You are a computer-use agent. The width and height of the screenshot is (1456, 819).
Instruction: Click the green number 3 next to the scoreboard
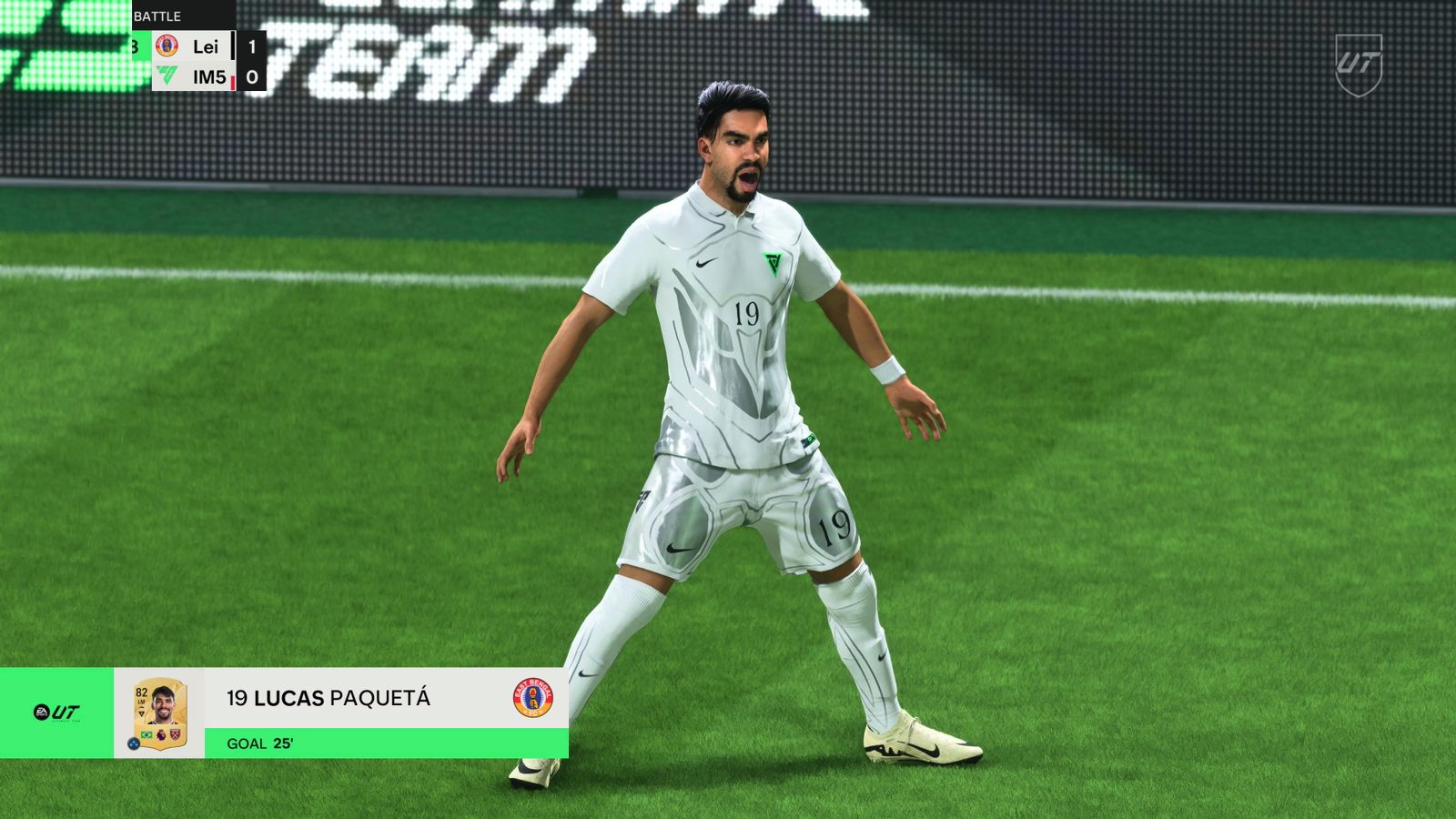click(136, 46)
